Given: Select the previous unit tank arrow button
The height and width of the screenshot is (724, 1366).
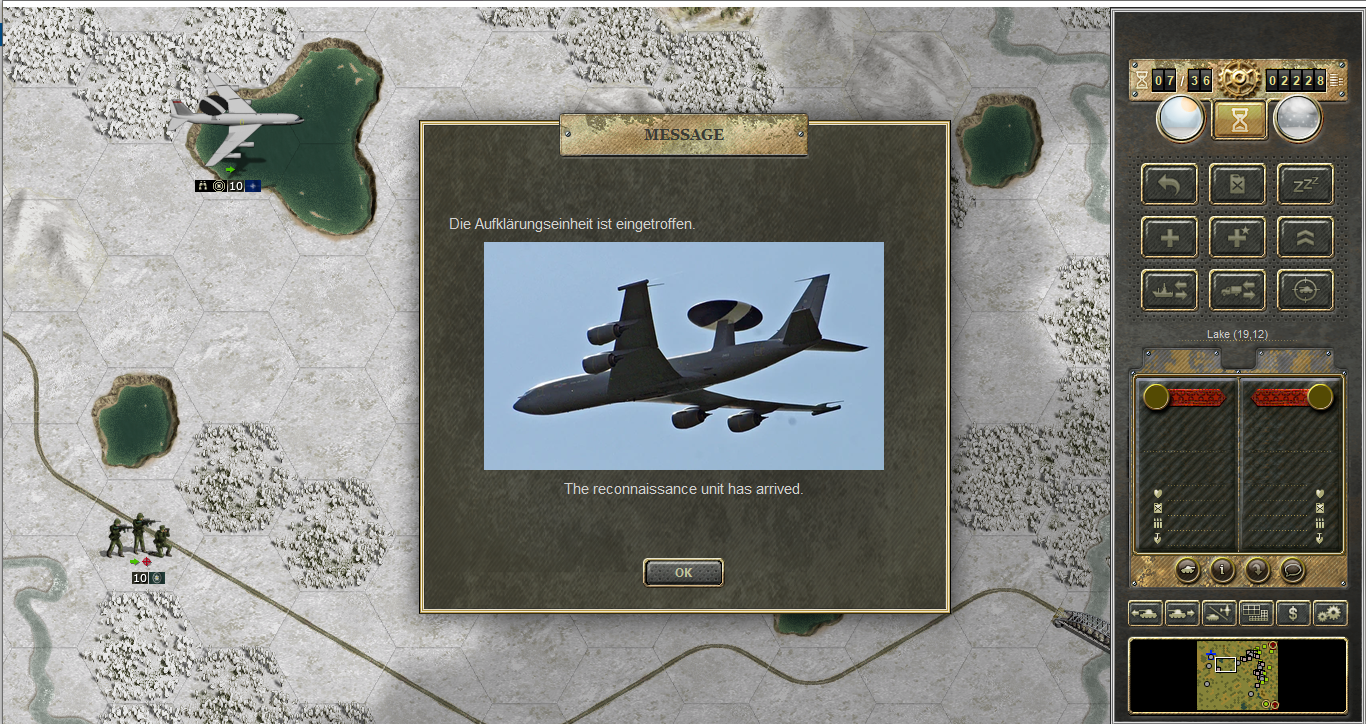Looking at the screenshot, I should pos(1145,612).
